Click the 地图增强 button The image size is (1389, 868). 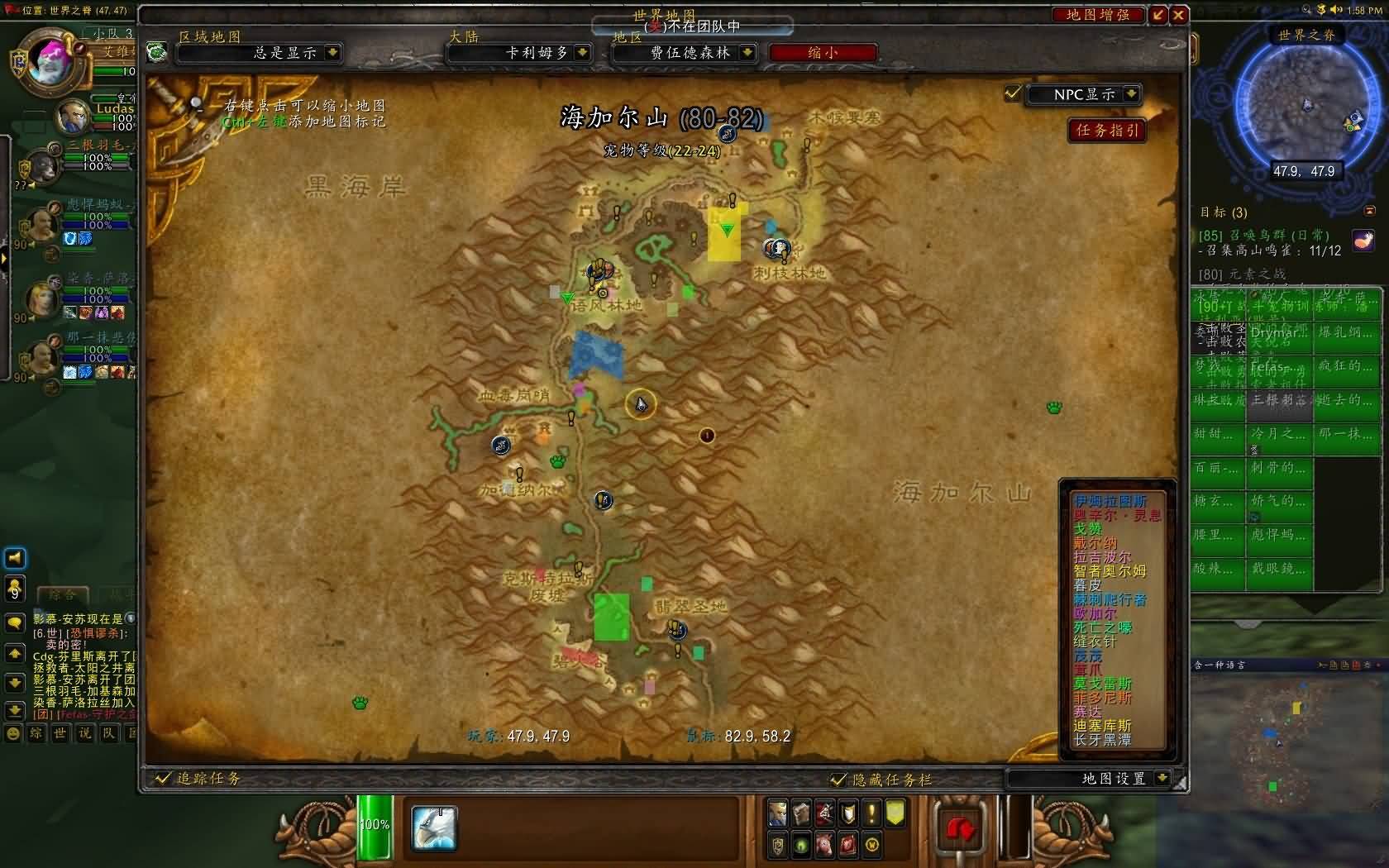(x=1097, y=14)
